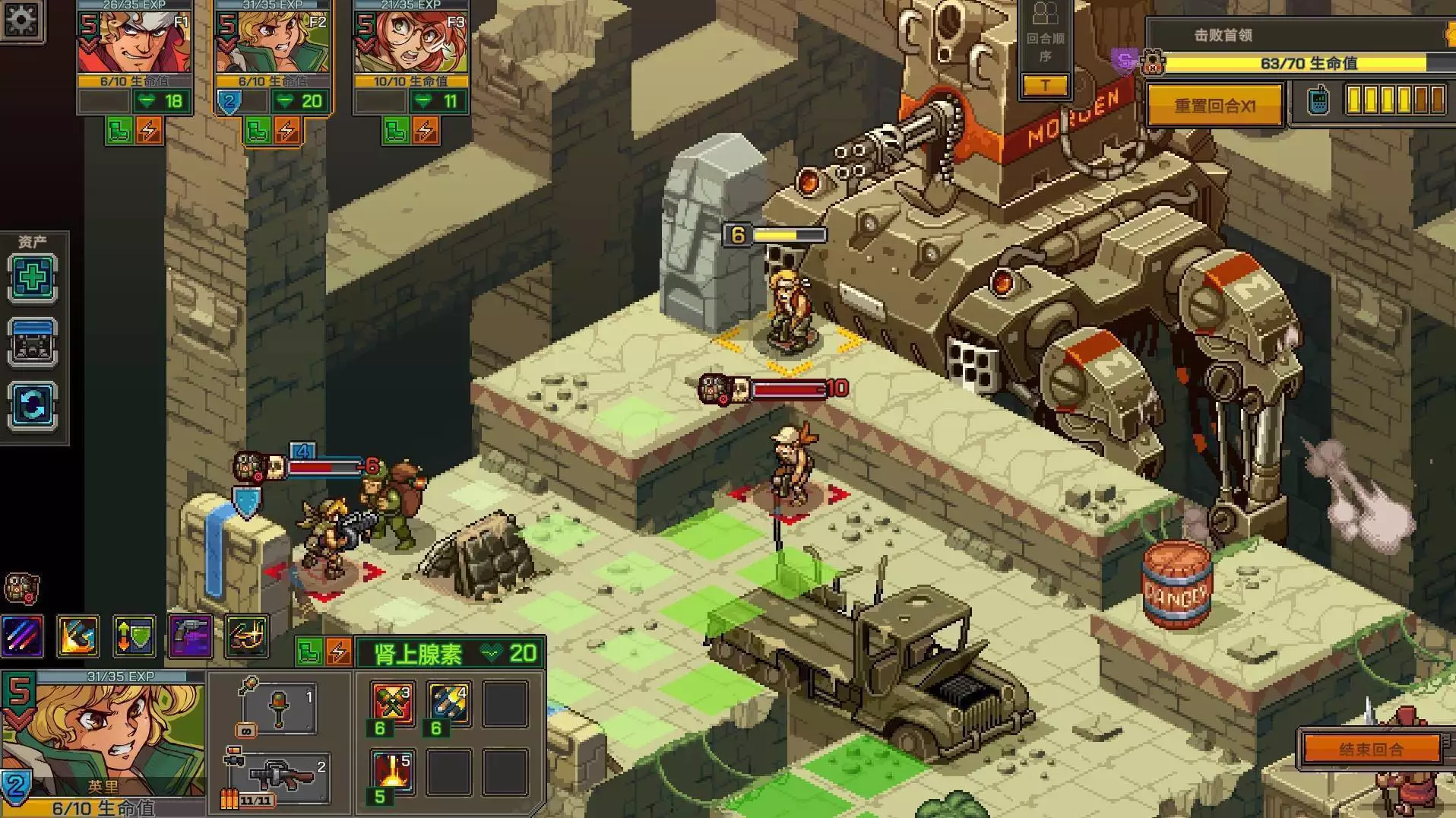This screenshot has width=1456, height=818.
Task: Select the supply drop asset icon
Action: 33,341
